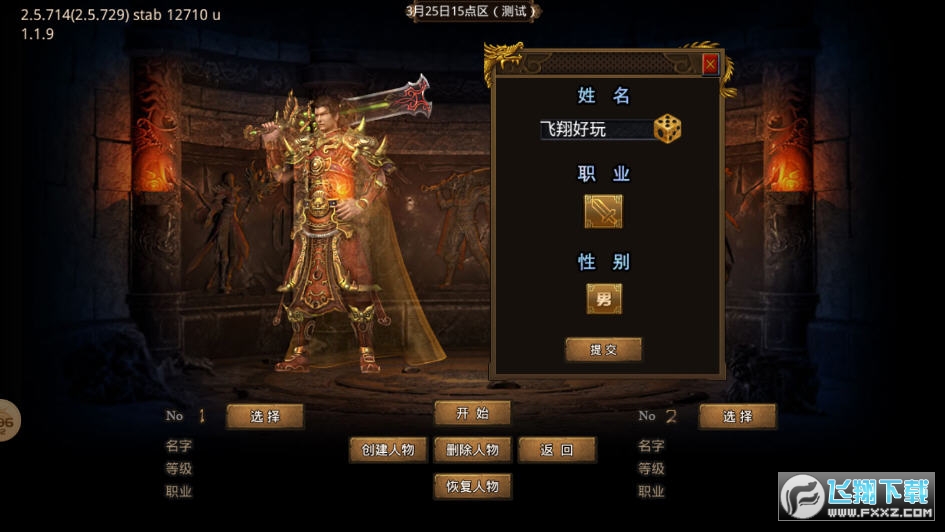Image resolution: width=945 pixels, height=532 pixels.
Task: Select character slot No 1
Action: pos(265,417)
